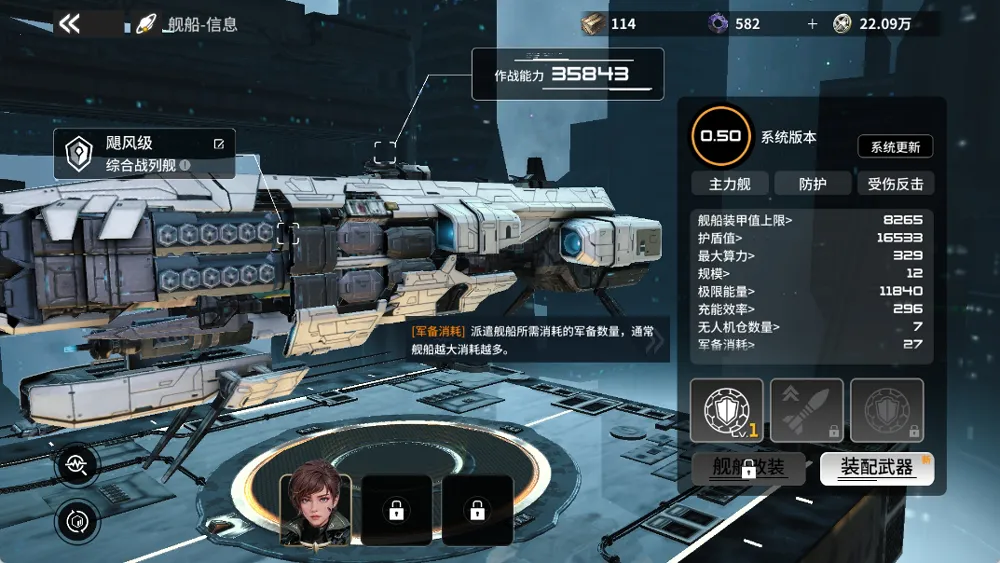Select the female captain portrait

(x=316, y=509)
